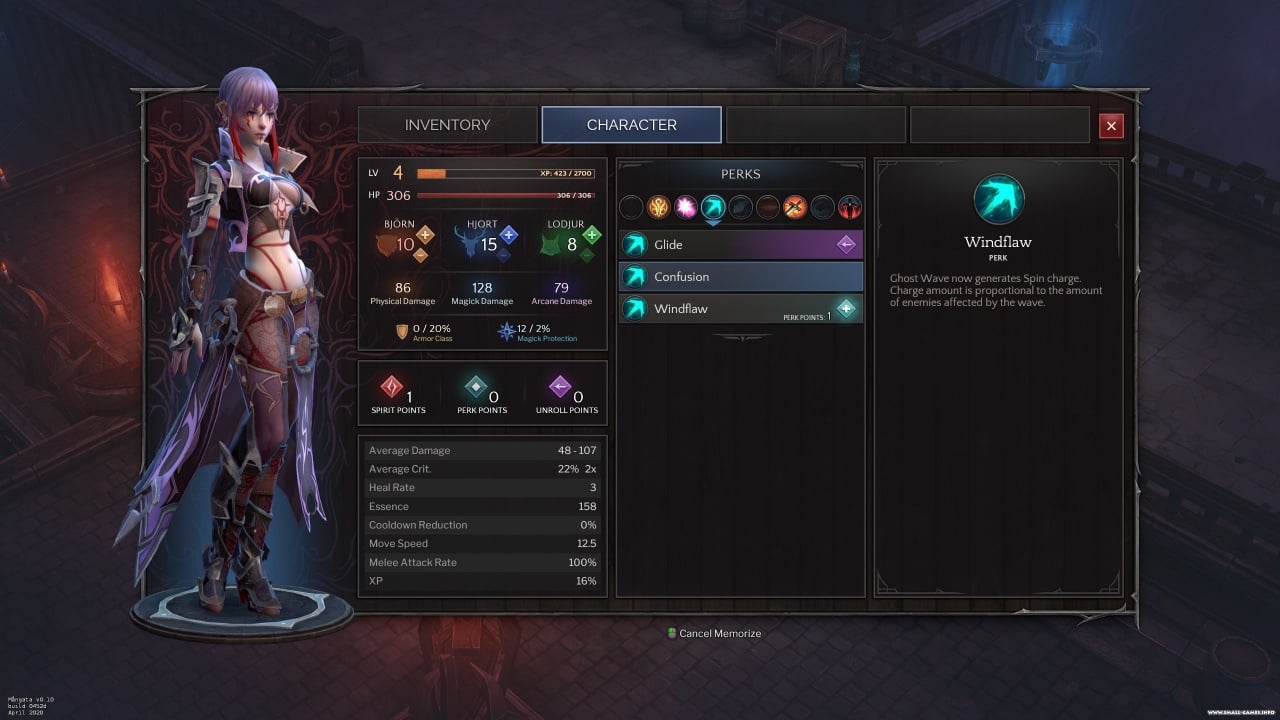Show perks for the pink burst skill
This screenshot has height=720, width=1280.
click(685, 207)
